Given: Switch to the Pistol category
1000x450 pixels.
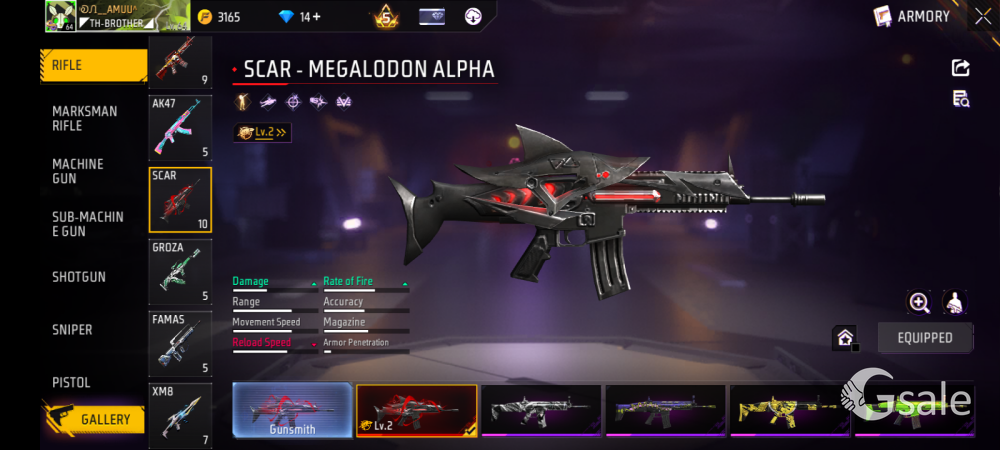Looking at the screenshot, I should click(72, 383).
